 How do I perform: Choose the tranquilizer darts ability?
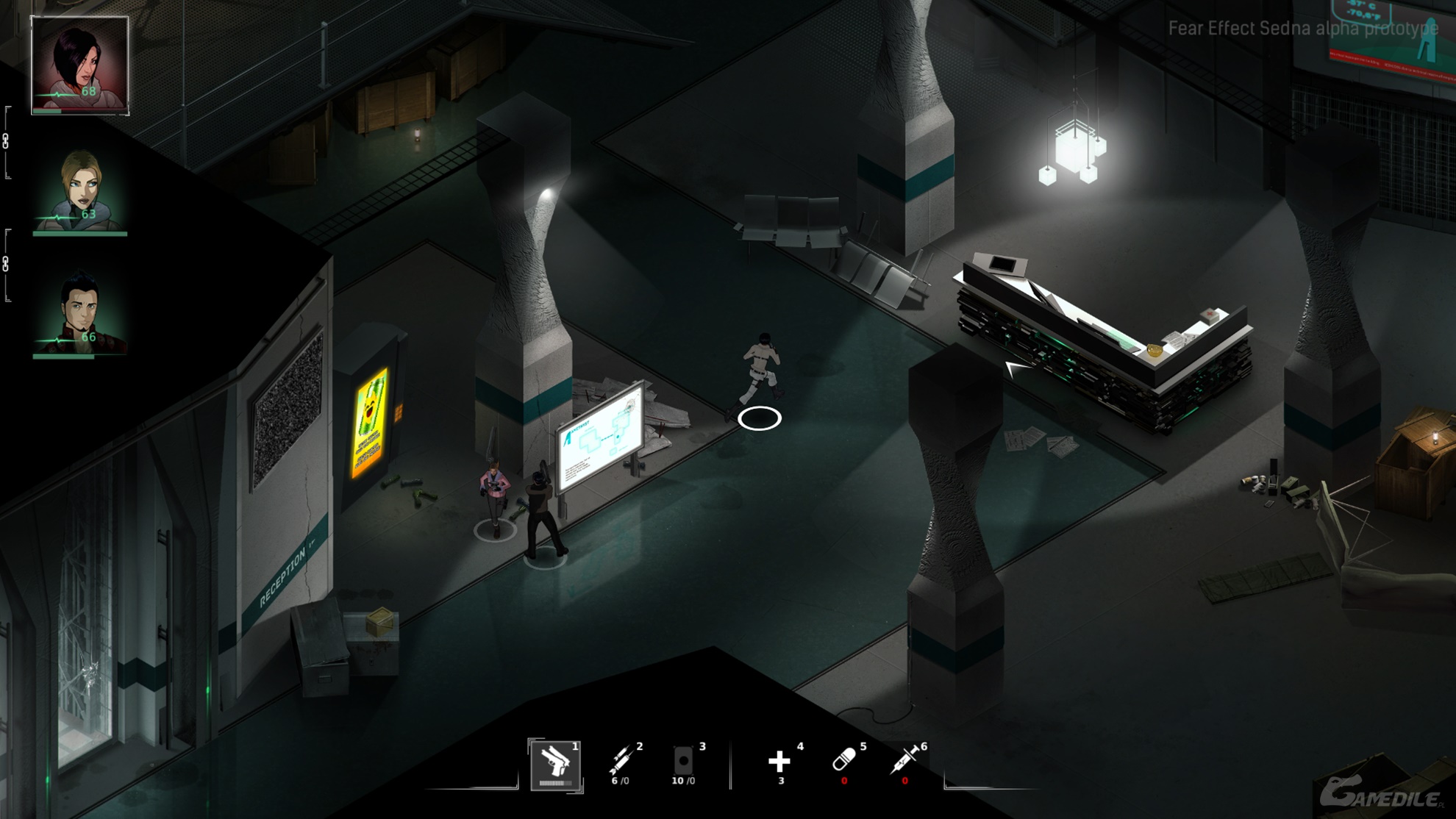point(621,761)
